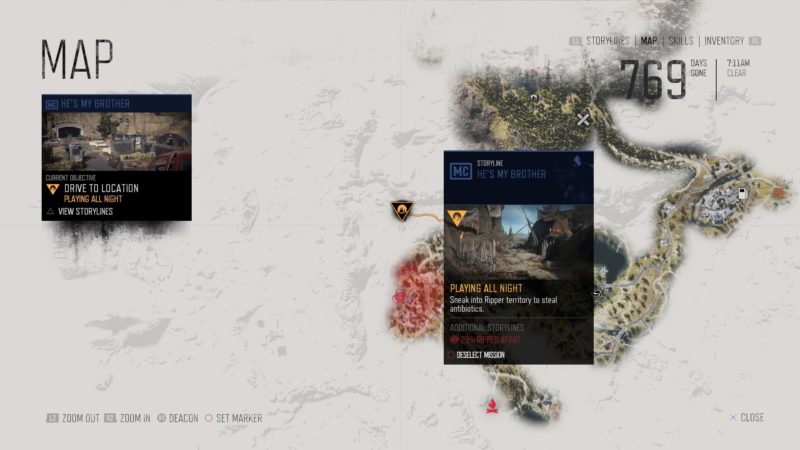Open View Storylines in the objective panel
The width and height of the screenshot is (800, 450).
coord(85,211)
